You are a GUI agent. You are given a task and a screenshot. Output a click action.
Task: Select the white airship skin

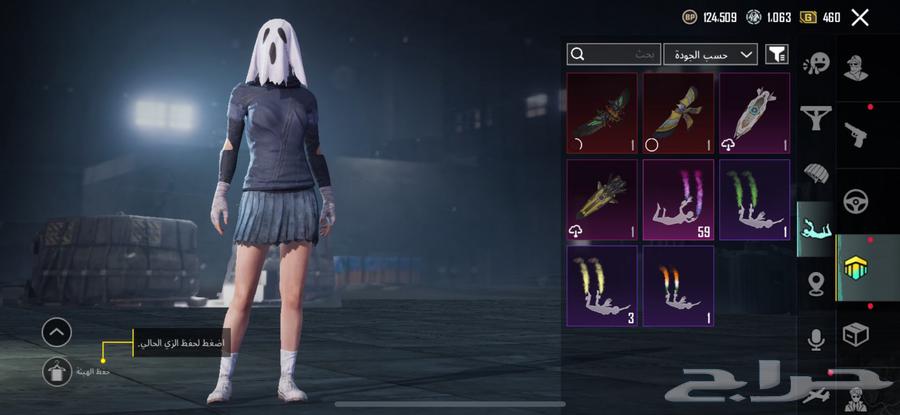(x=754, y=113)
